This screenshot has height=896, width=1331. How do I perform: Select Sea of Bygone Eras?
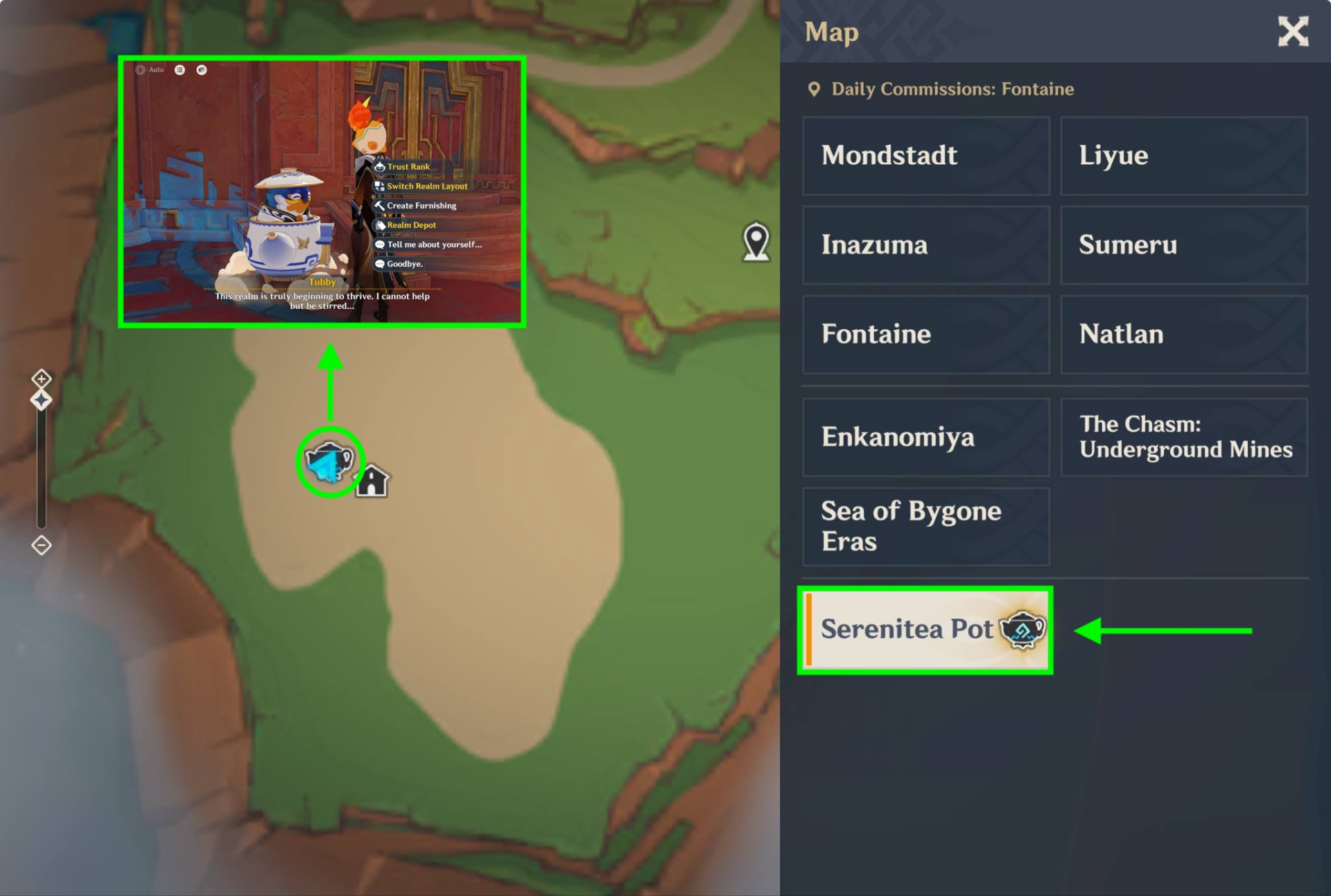(925, 526)
